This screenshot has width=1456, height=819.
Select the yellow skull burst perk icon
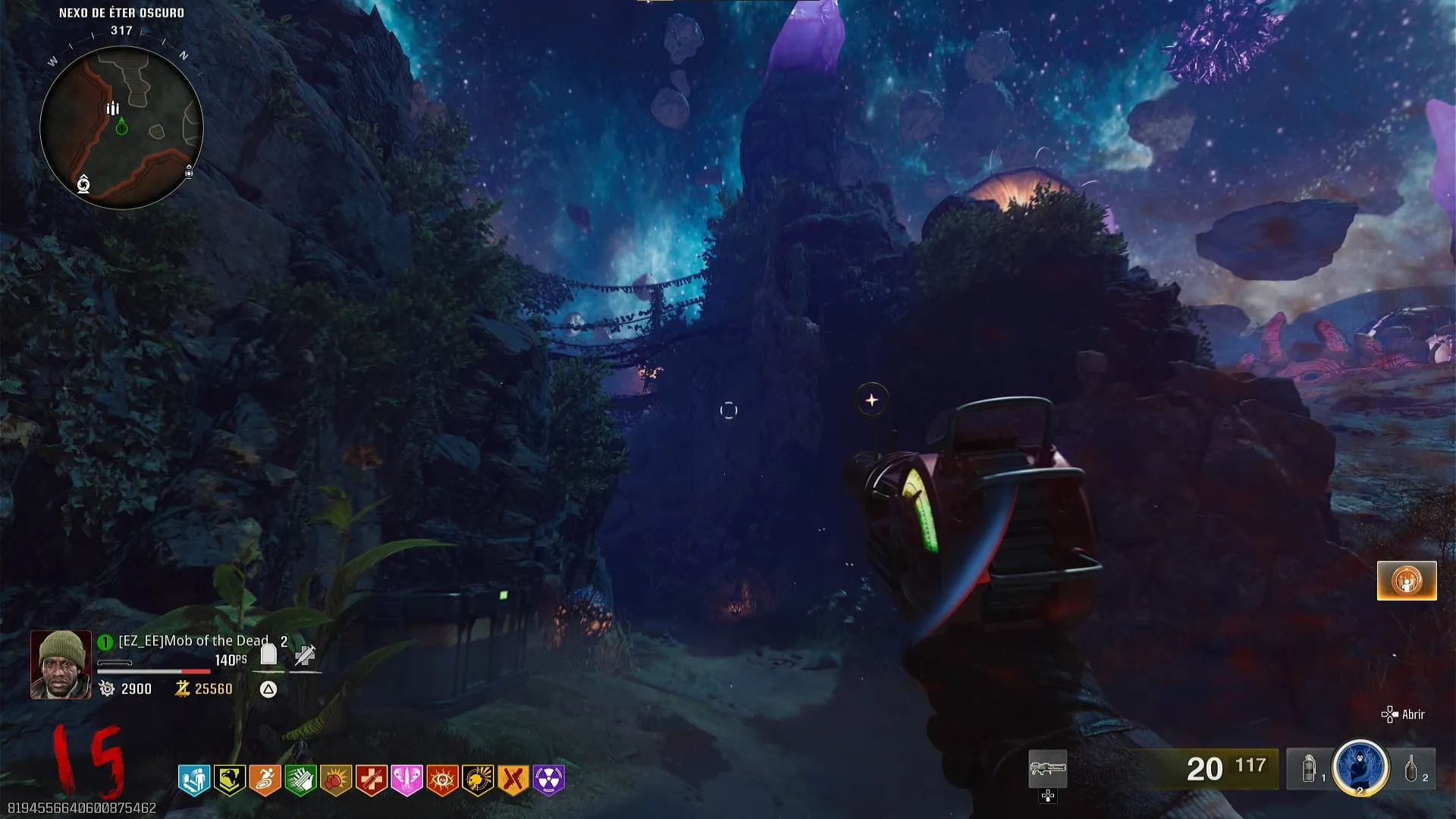[478, 779]
